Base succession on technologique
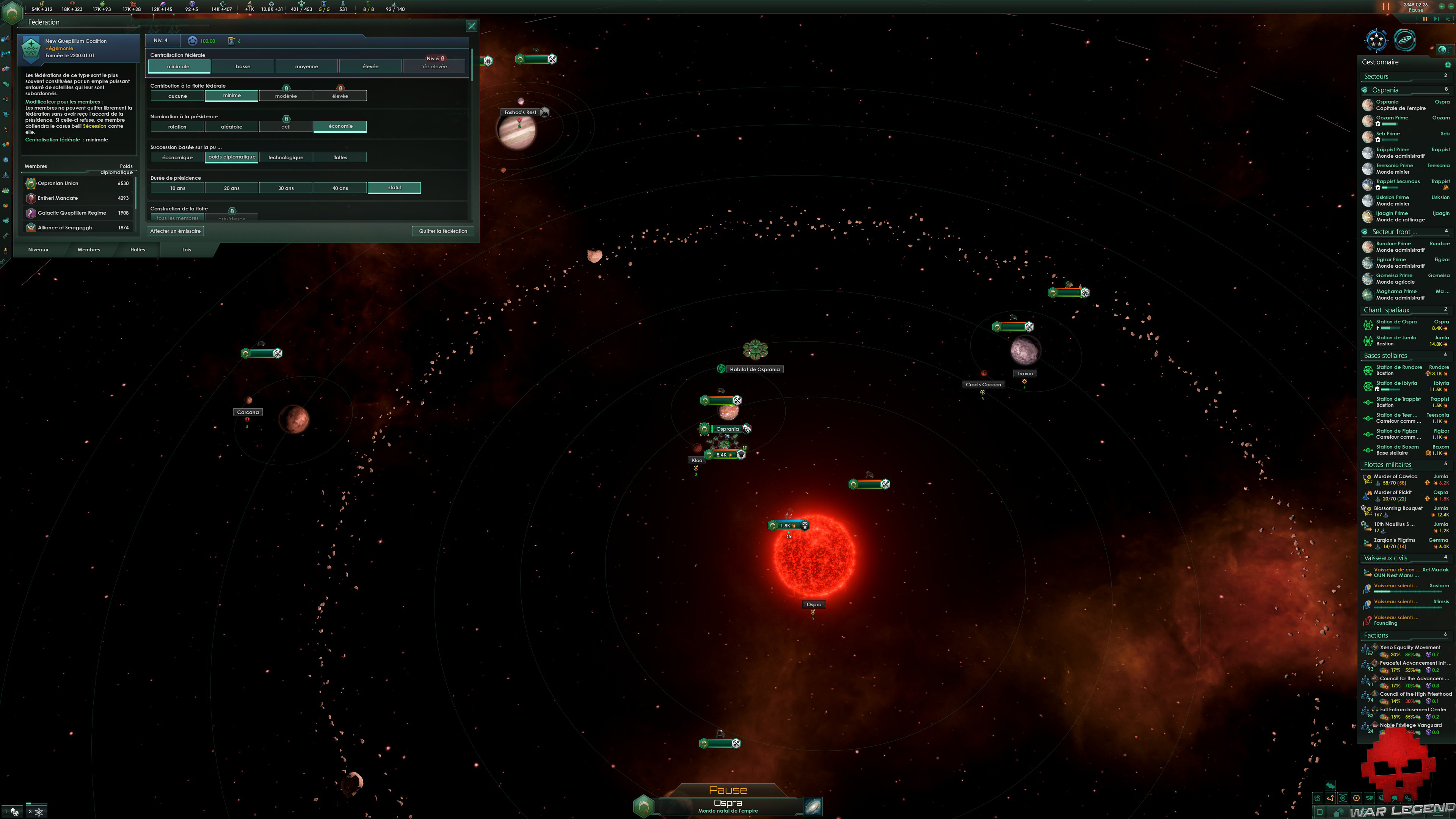 click(286, 158)
